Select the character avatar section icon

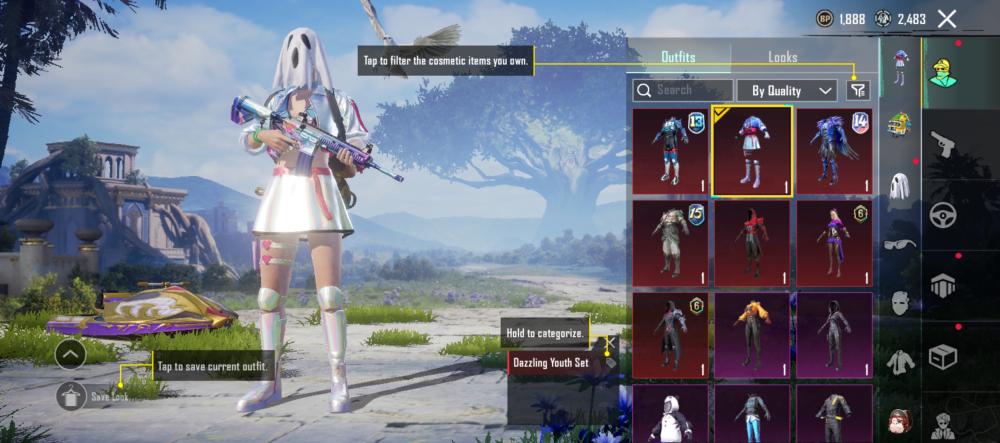pyautogui.click(x=942, y=73)
